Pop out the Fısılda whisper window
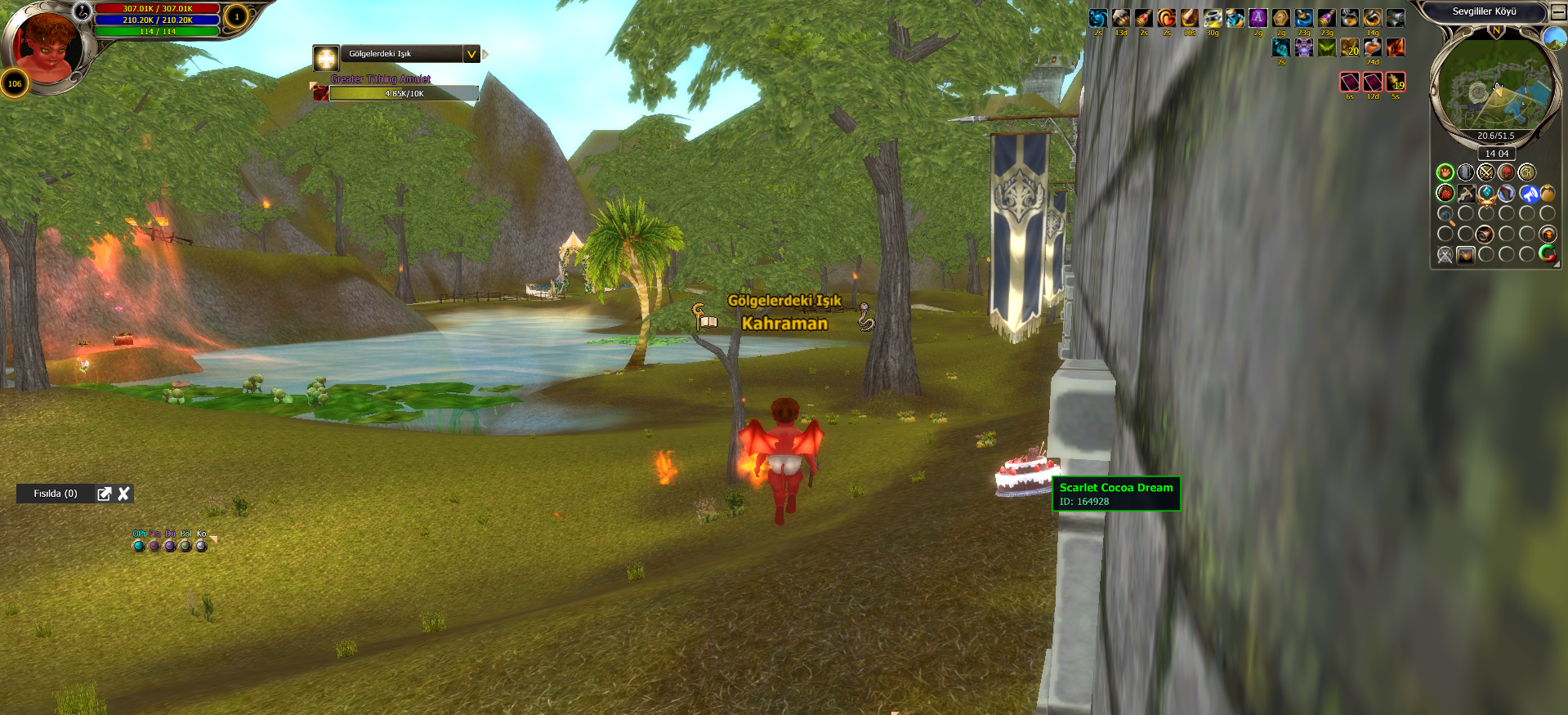 coord(104,494)
